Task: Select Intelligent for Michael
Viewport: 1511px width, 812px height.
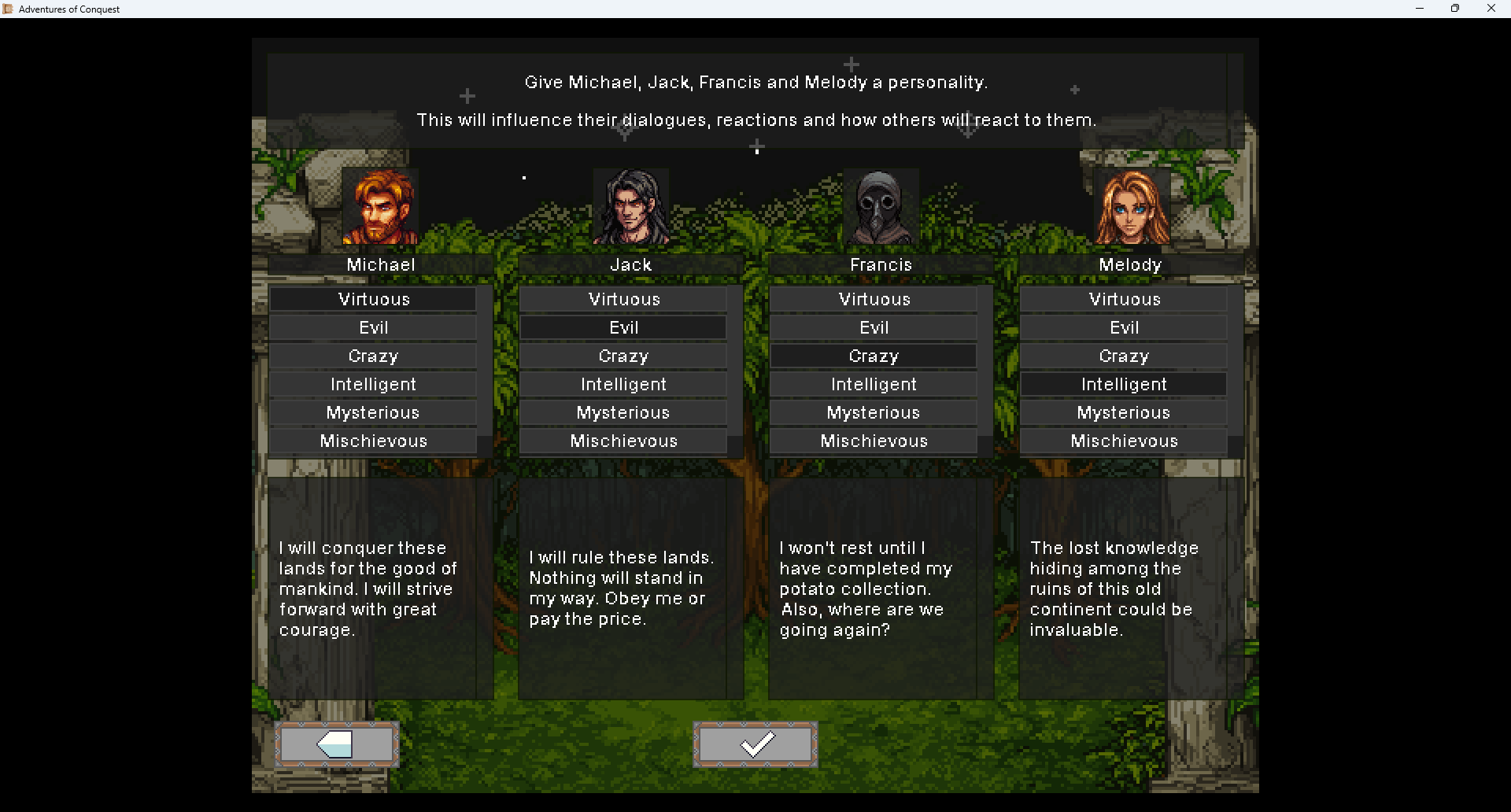Action: pos(373,384)
